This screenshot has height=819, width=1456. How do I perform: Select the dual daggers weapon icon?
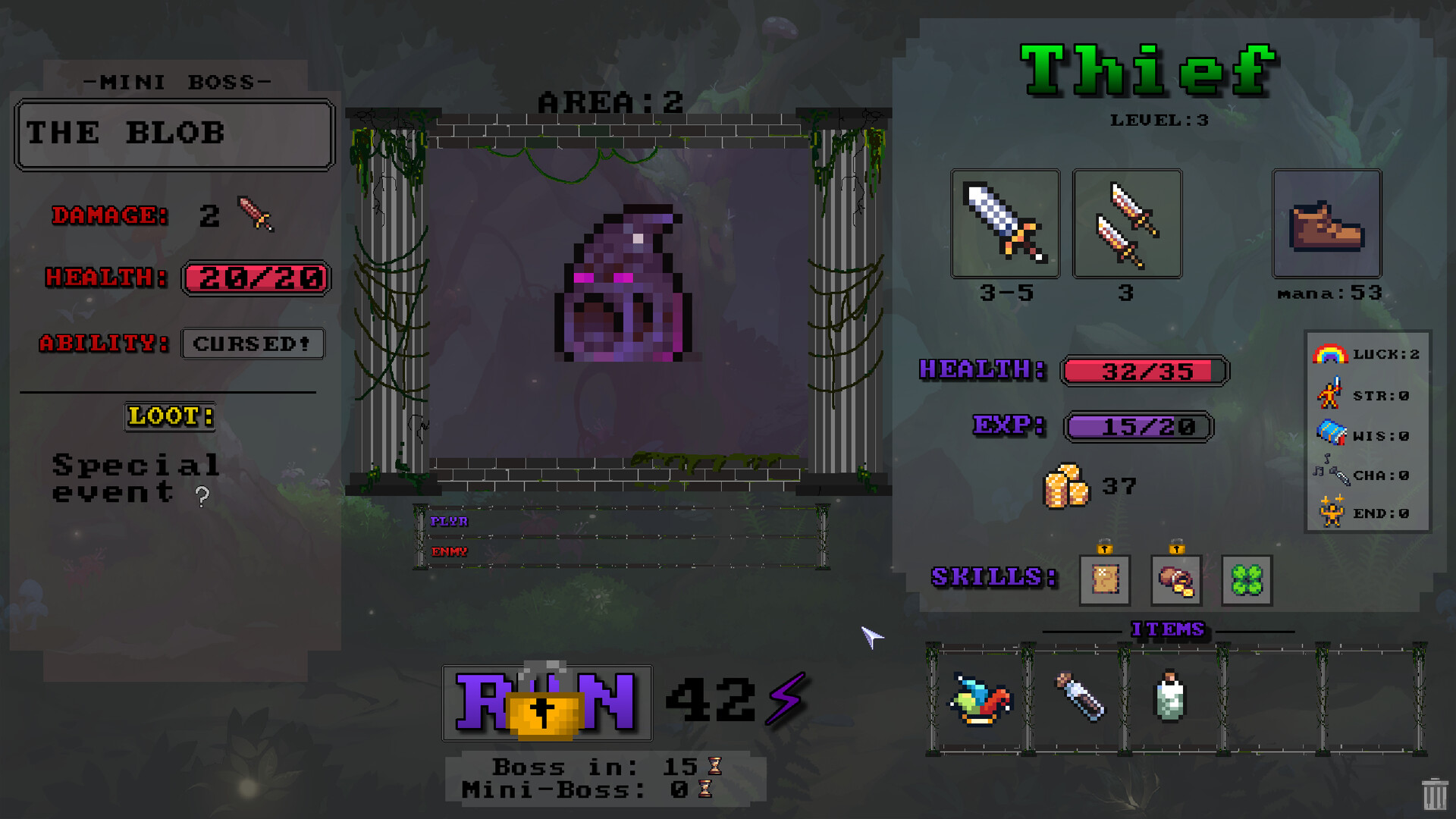(x=1127, y=224)
